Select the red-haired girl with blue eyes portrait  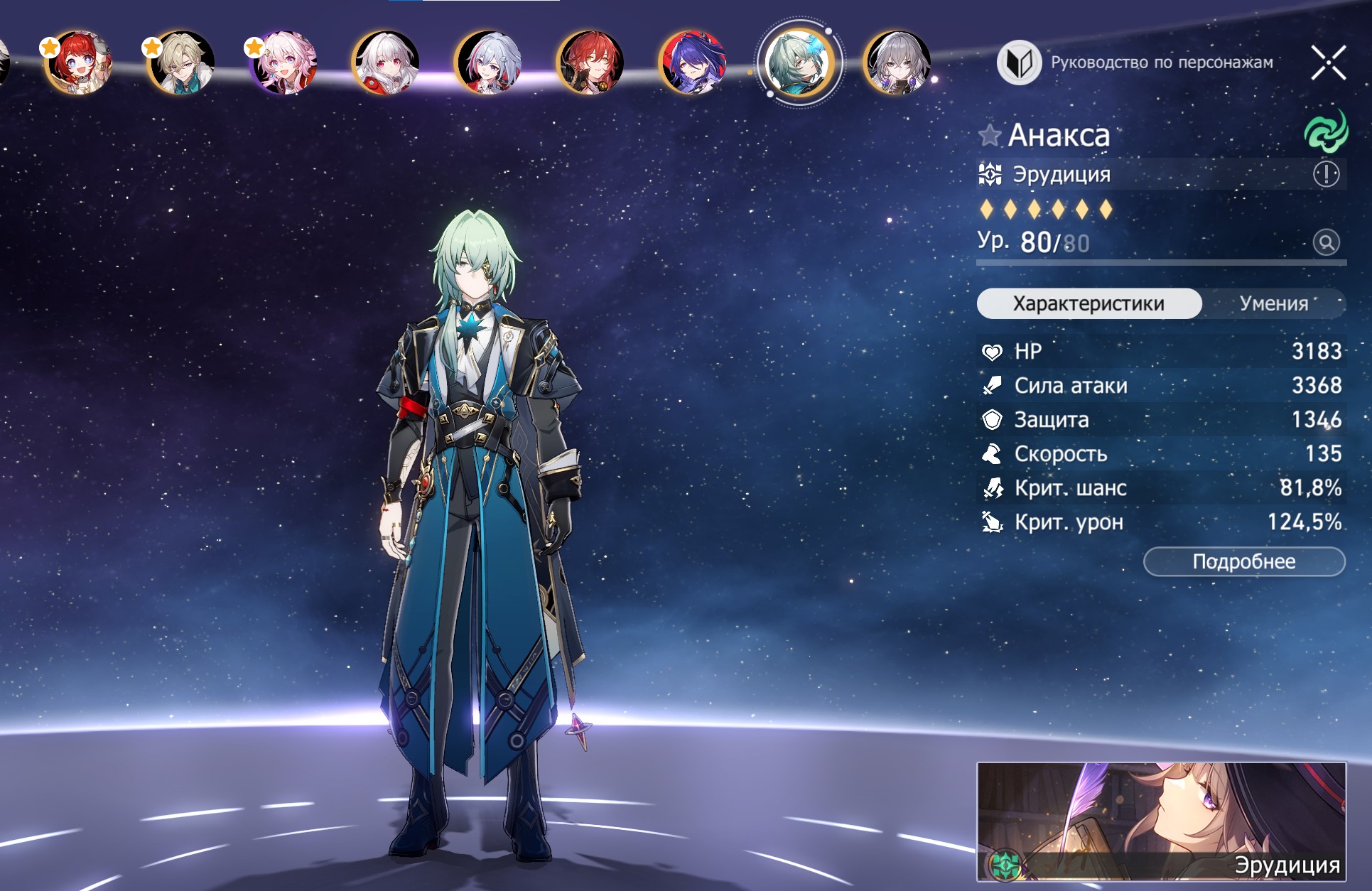77,63
